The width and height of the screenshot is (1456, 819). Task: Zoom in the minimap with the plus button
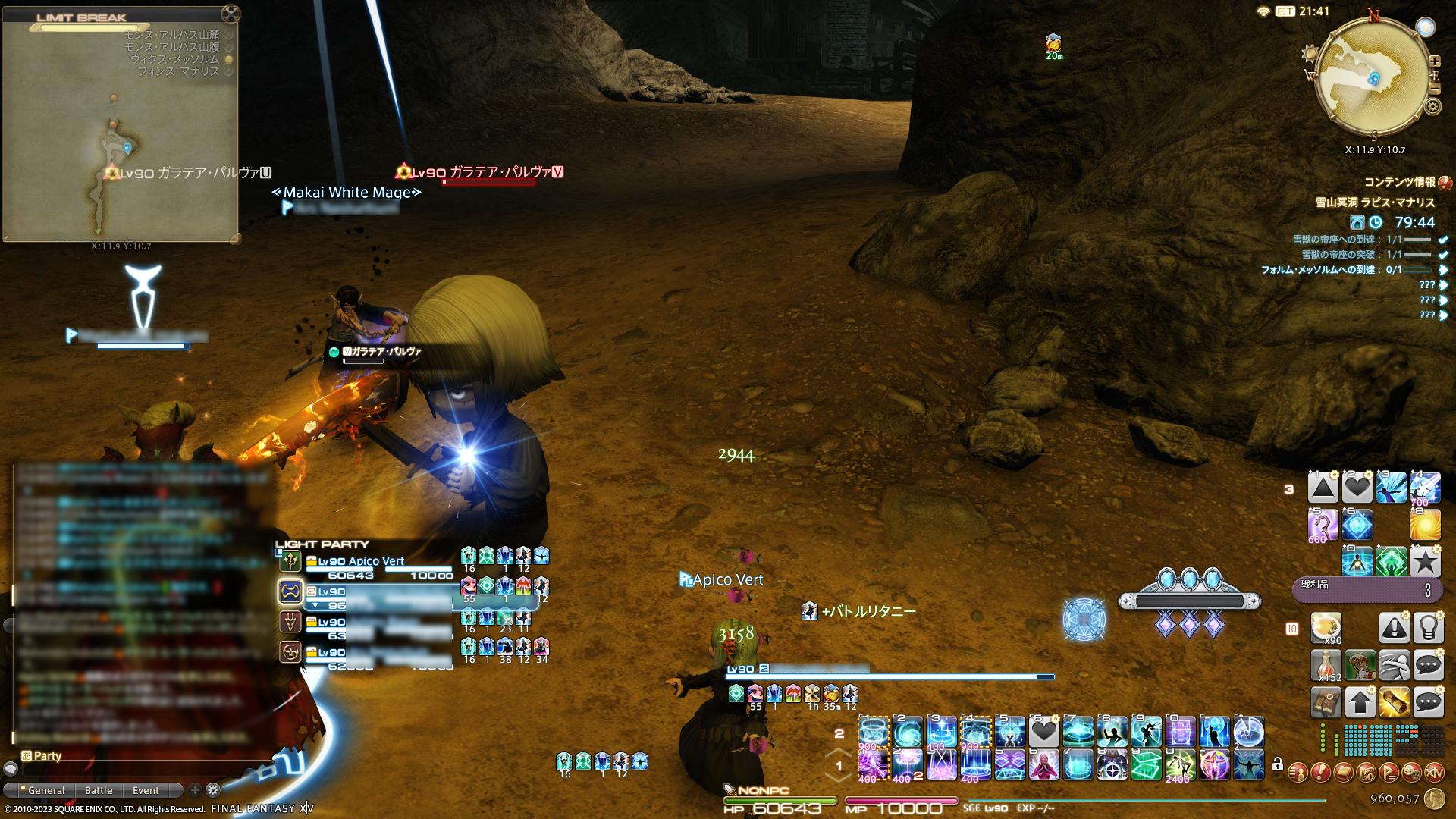(1435, 61)
